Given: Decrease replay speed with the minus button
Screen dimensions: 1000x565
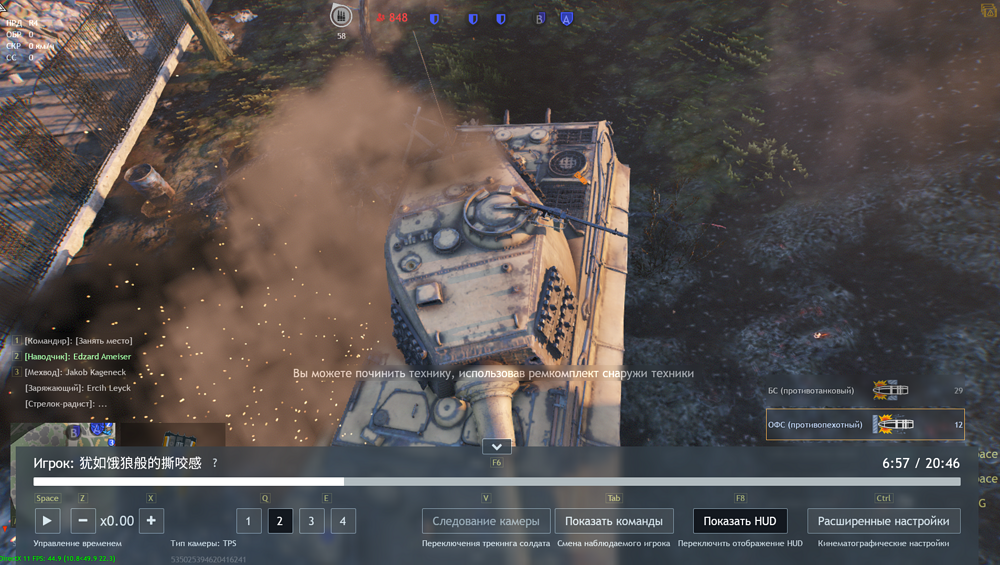Looking at the screenshot, I should tap(83, 521).
